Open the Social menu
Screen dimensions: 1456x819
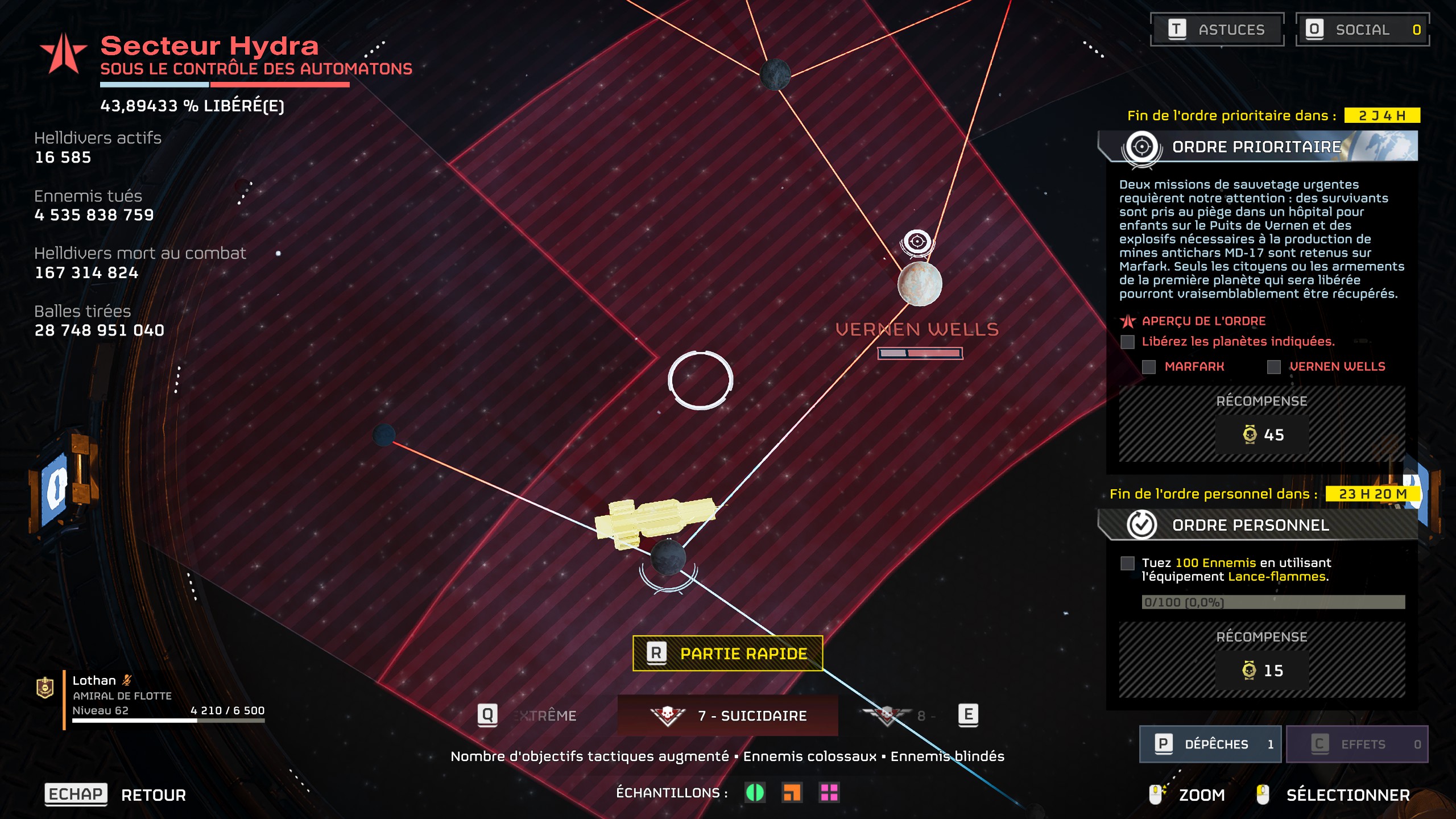1362,30
